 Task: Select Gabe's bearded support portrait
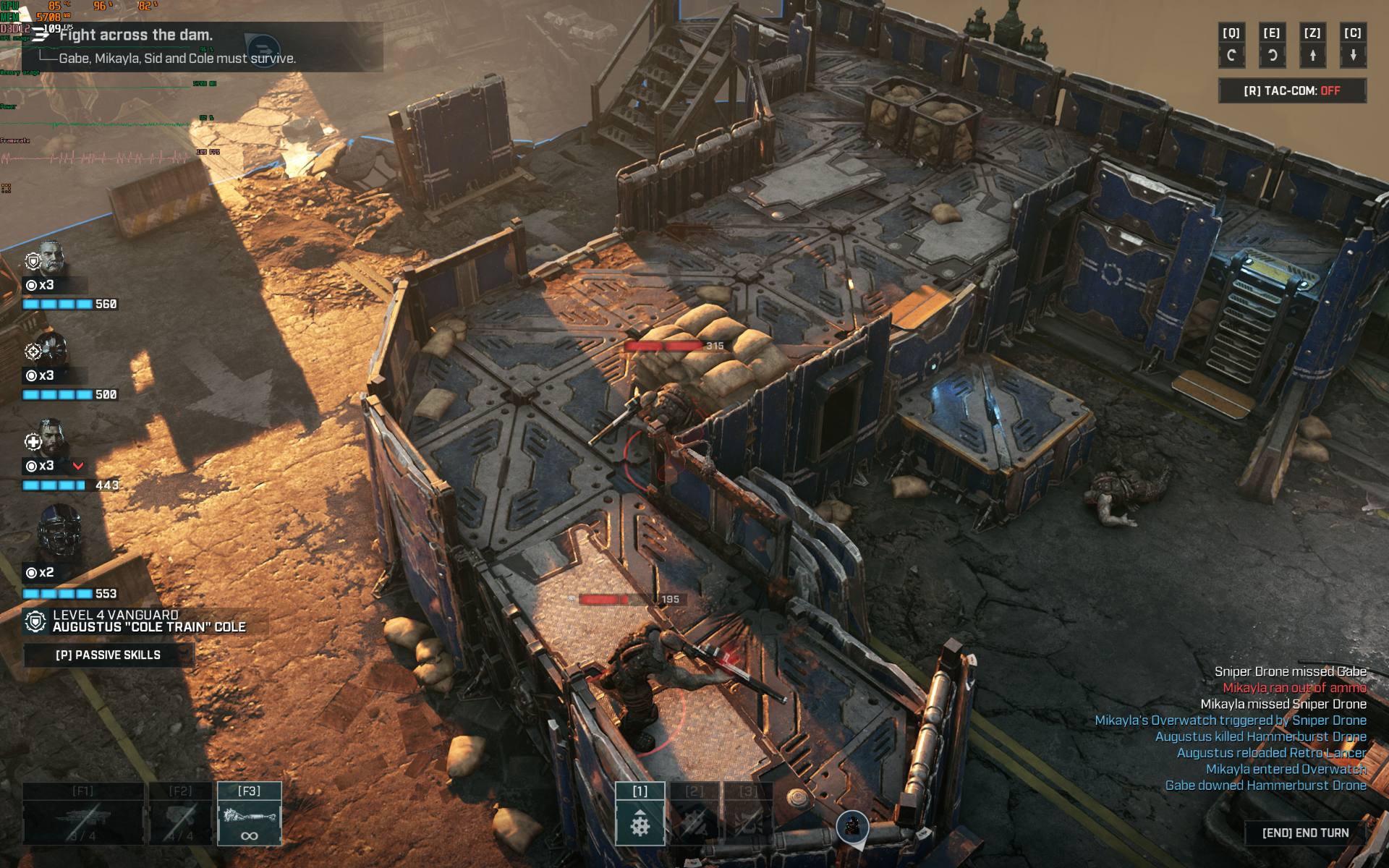52,437
